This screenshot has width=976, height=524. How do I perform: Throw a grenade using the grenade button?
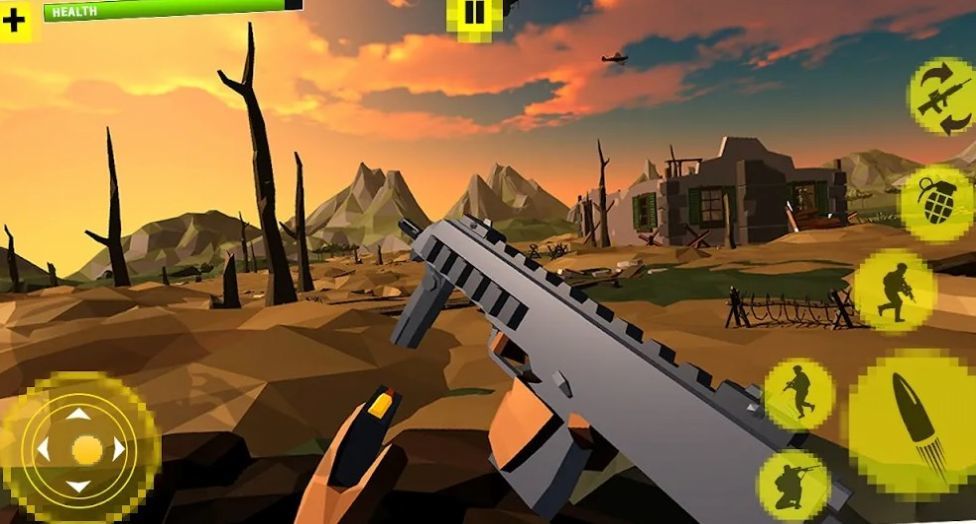tap(936, 201)
